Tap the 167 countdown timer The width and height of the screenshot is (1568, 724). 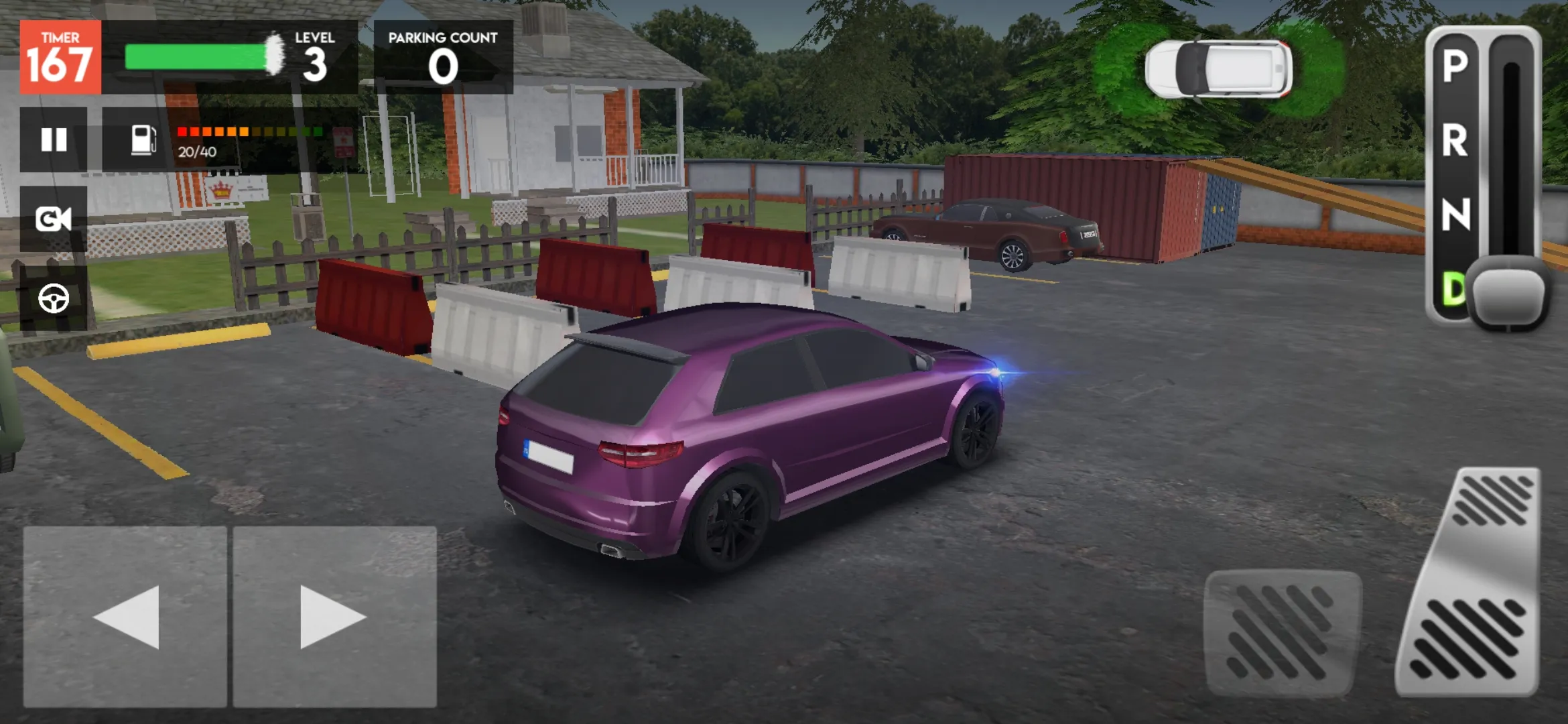point(60,56)
